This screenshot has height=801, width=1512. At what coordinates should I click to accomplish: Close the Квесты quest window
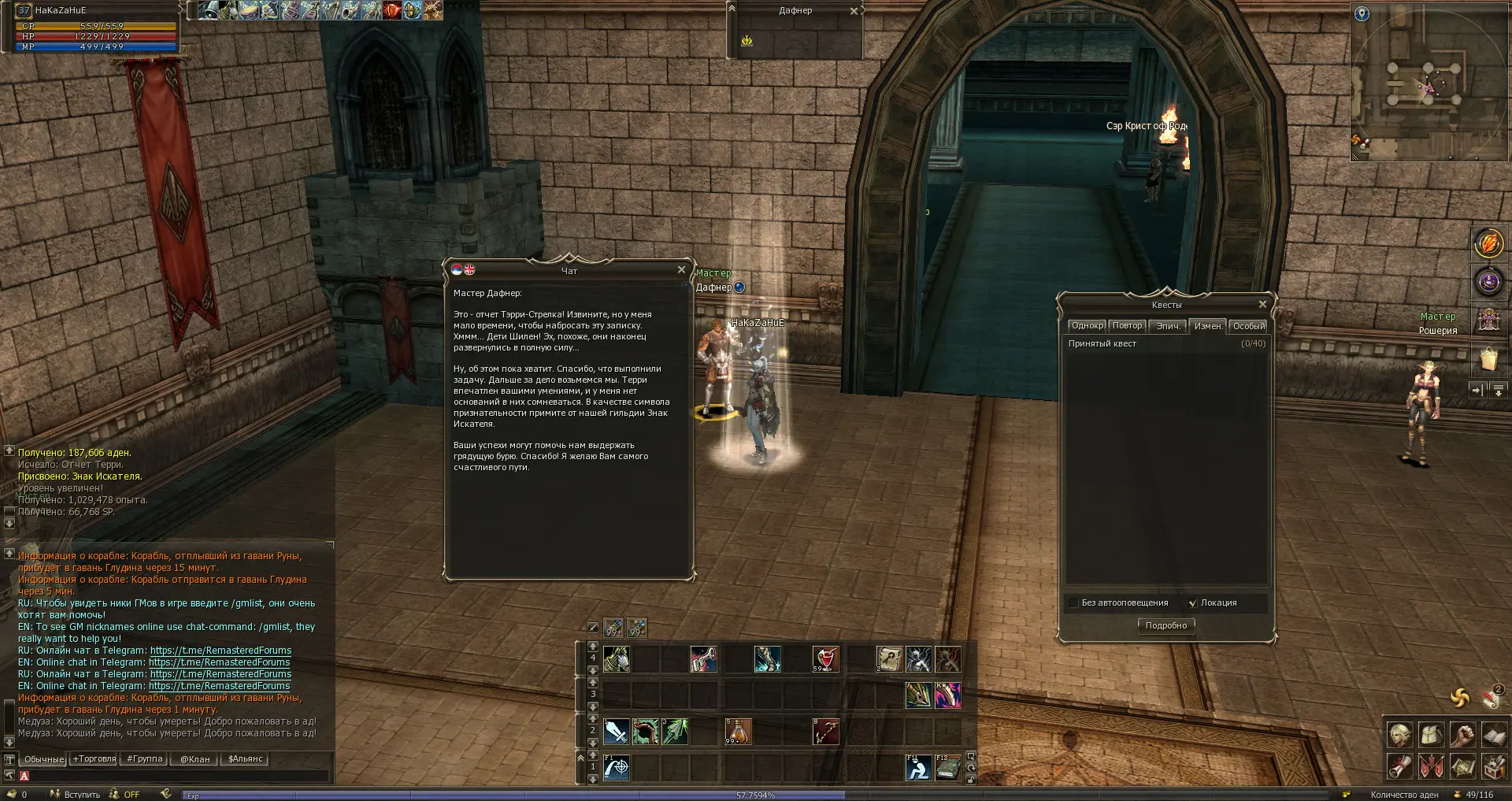pyautogui.click(x=1262, y=304)
